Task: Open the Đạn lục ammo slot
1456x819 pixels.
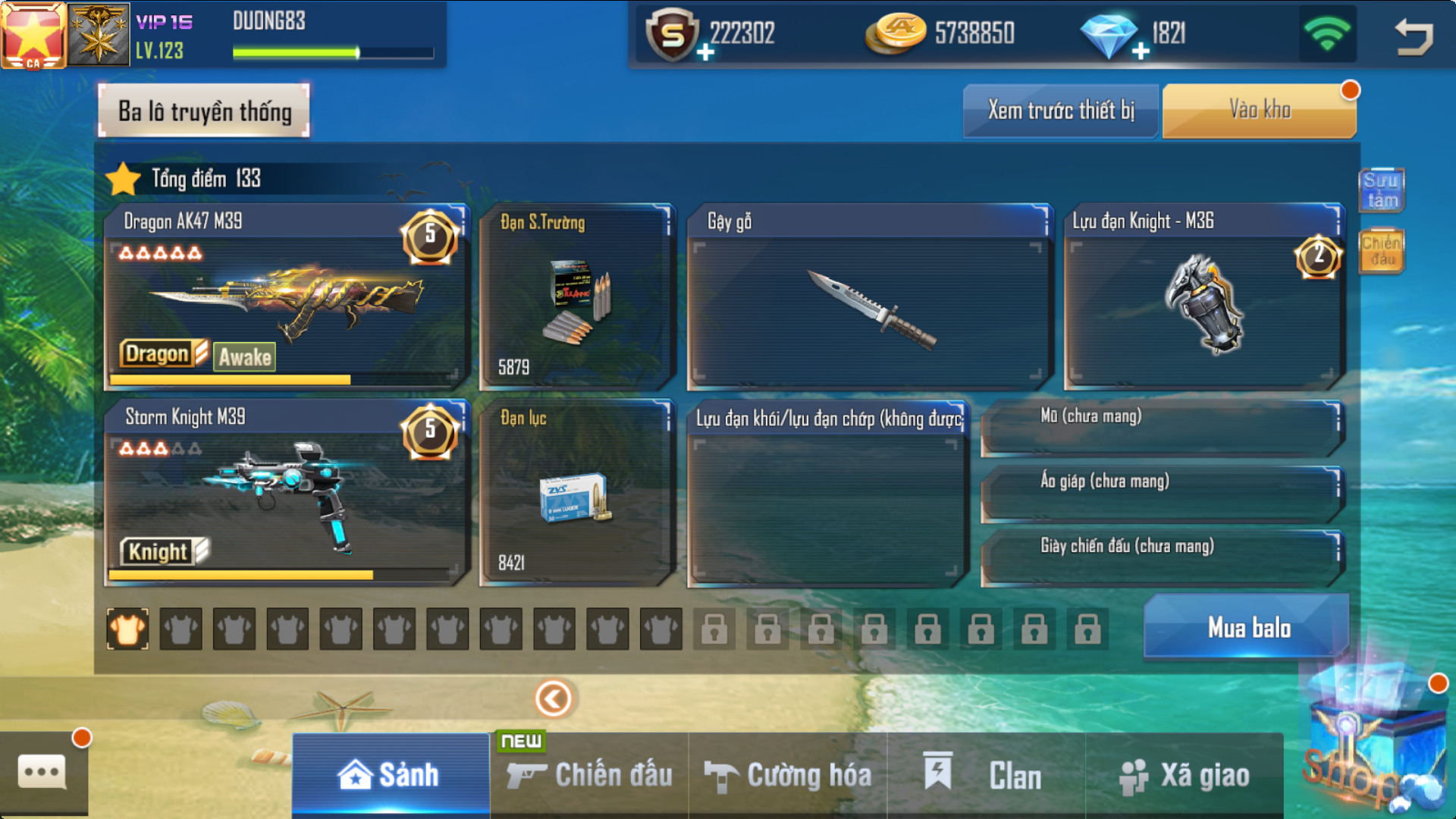Action: coord(576,493)
